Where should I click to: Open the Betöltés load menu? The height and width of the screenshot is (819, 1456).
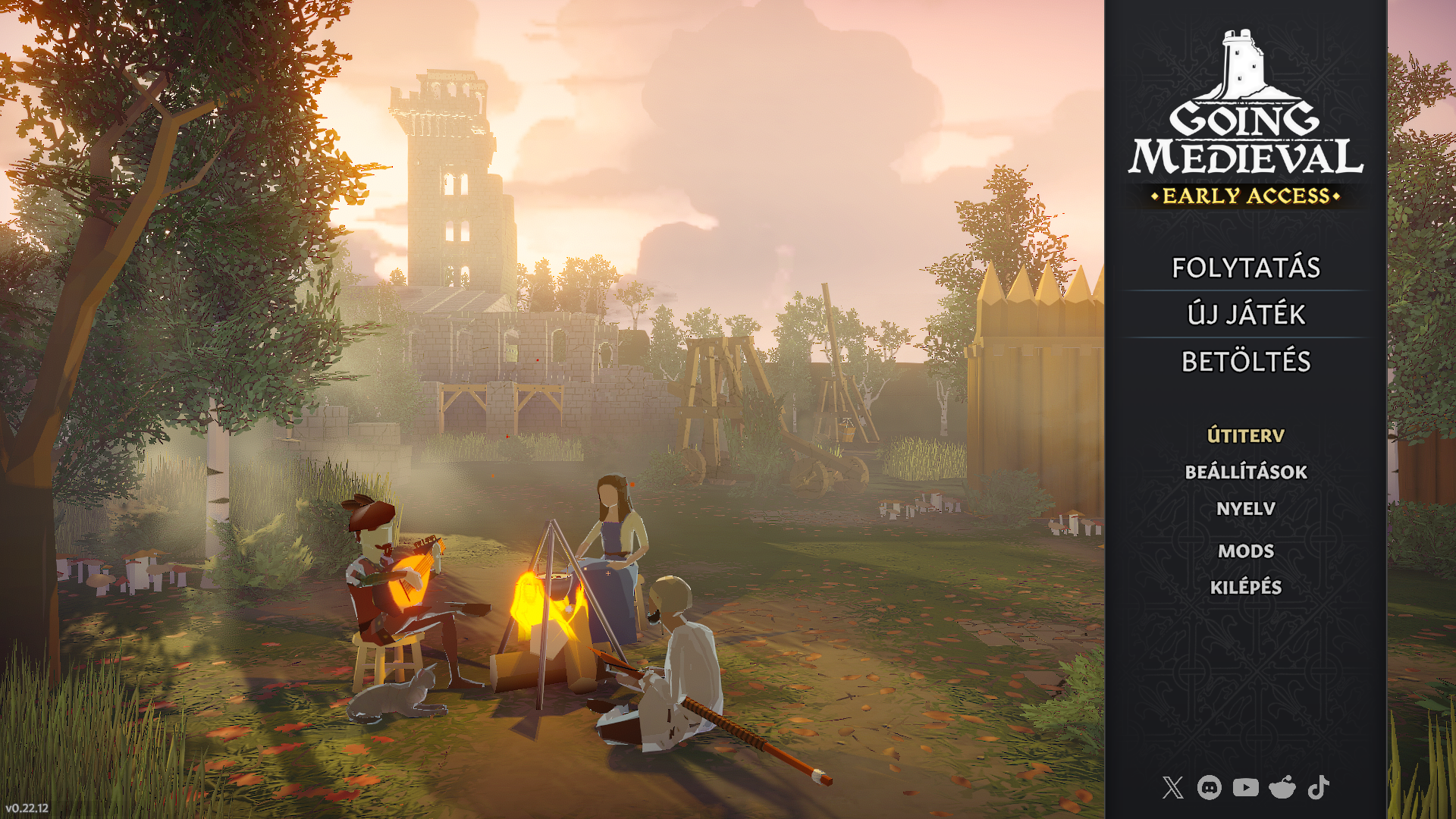[1246, 362]
